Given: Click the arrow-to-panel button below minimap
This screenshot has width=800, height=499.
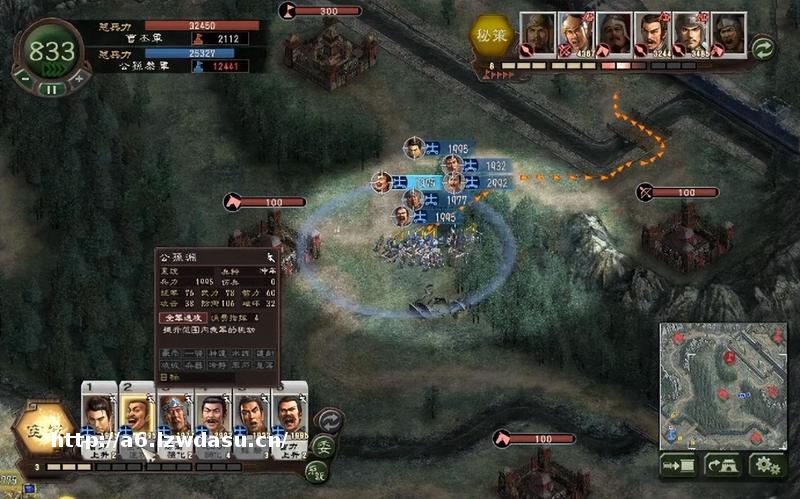Looking at the screenshot, I should (678, 466).
